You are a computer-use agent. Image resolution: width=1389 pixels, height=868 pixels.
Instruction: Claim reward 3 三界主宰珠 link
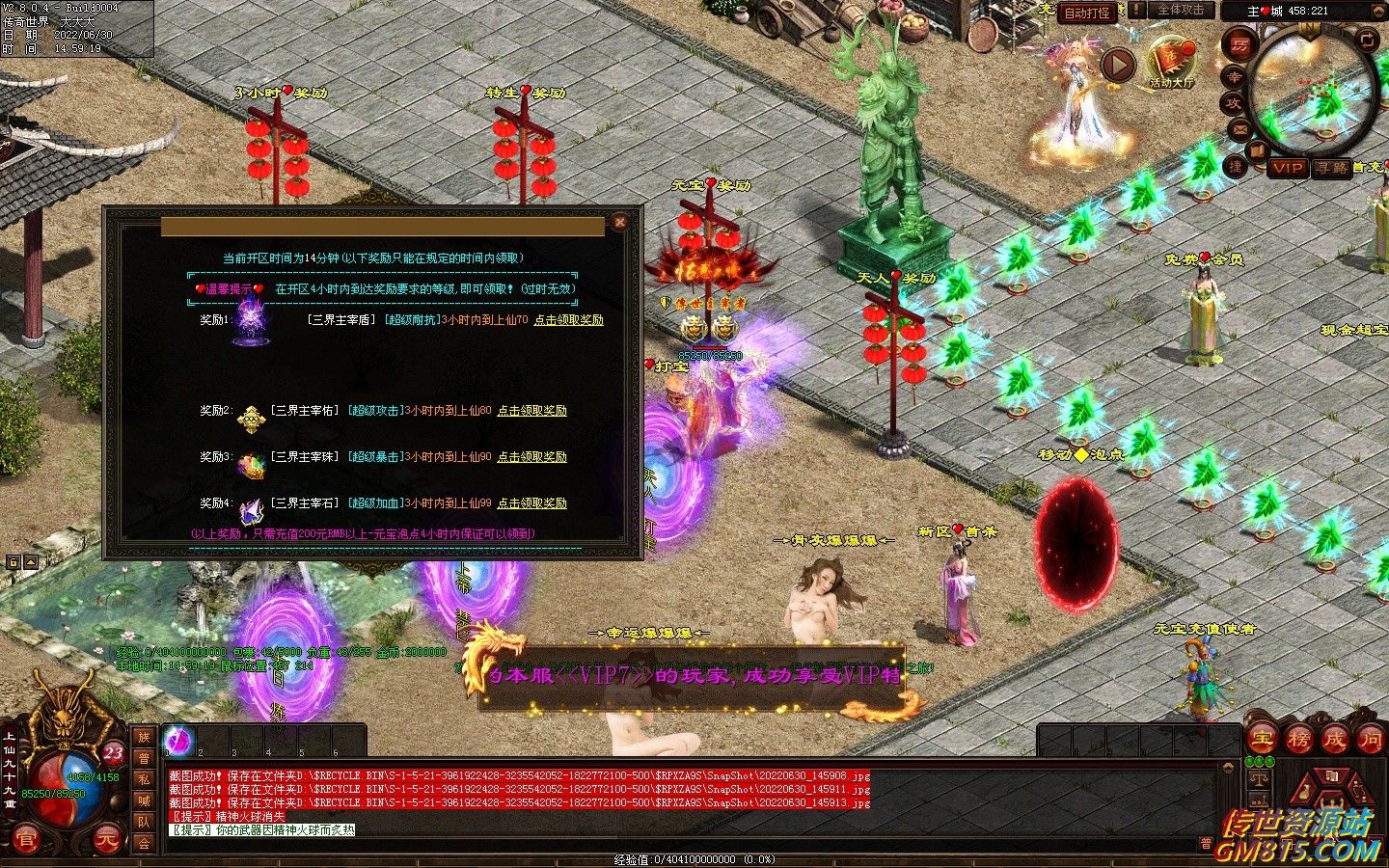coord(531,457)
